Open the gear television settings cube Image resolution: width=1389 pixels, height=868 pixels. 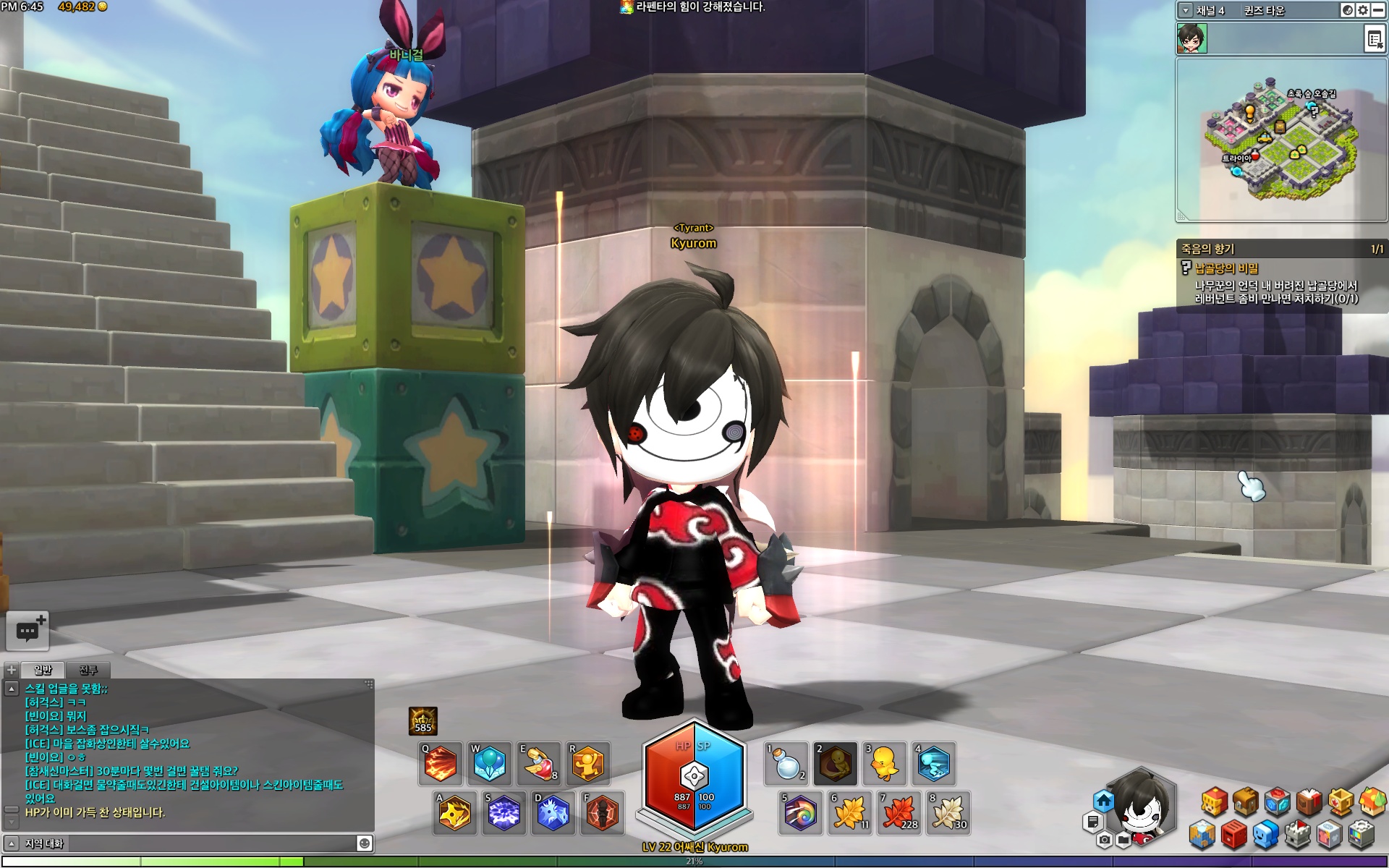[x=1361, y=835]
